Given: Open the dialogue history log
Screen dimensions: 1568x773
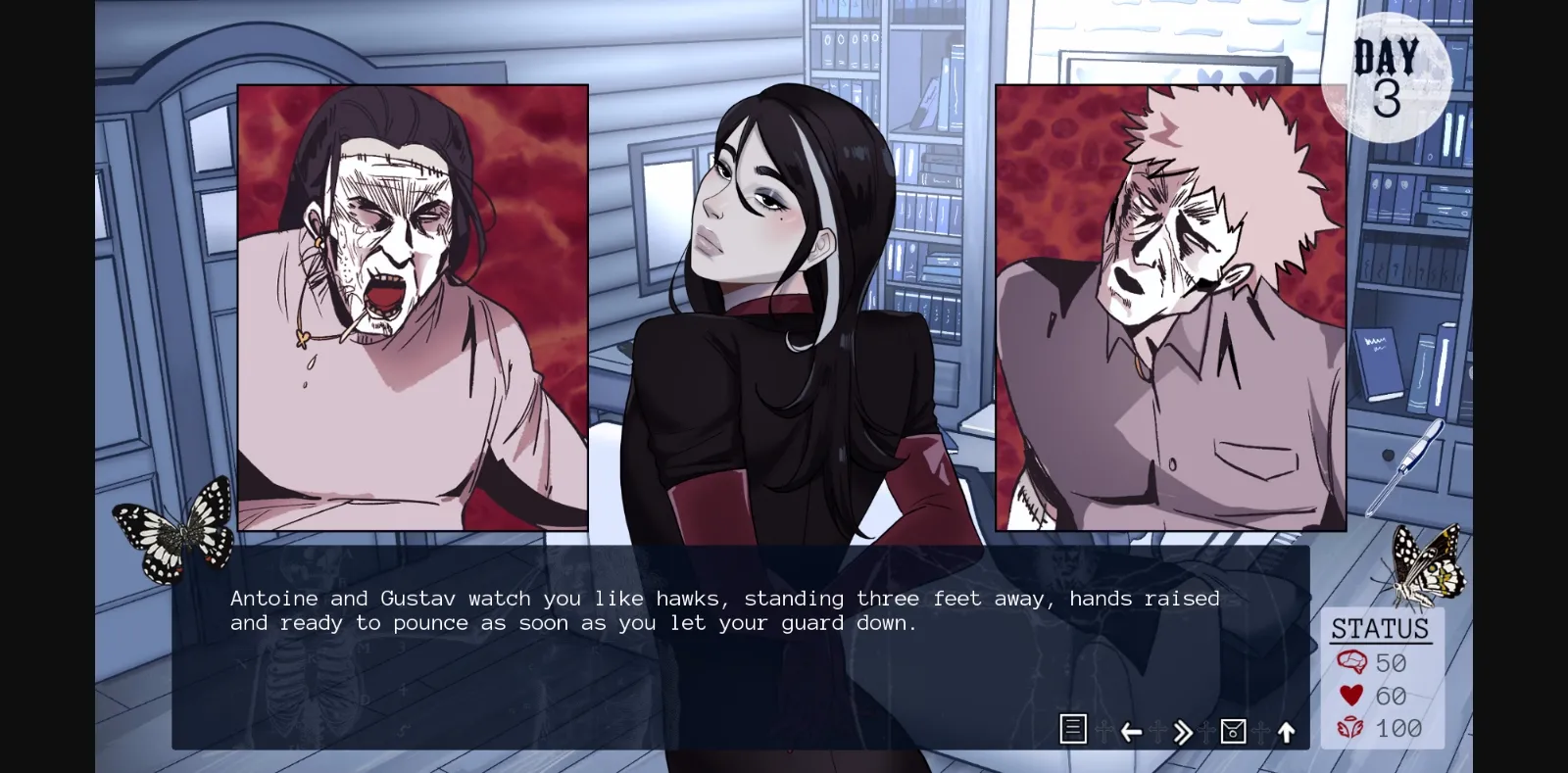Looking at the screenshot, I should 1073,731.
